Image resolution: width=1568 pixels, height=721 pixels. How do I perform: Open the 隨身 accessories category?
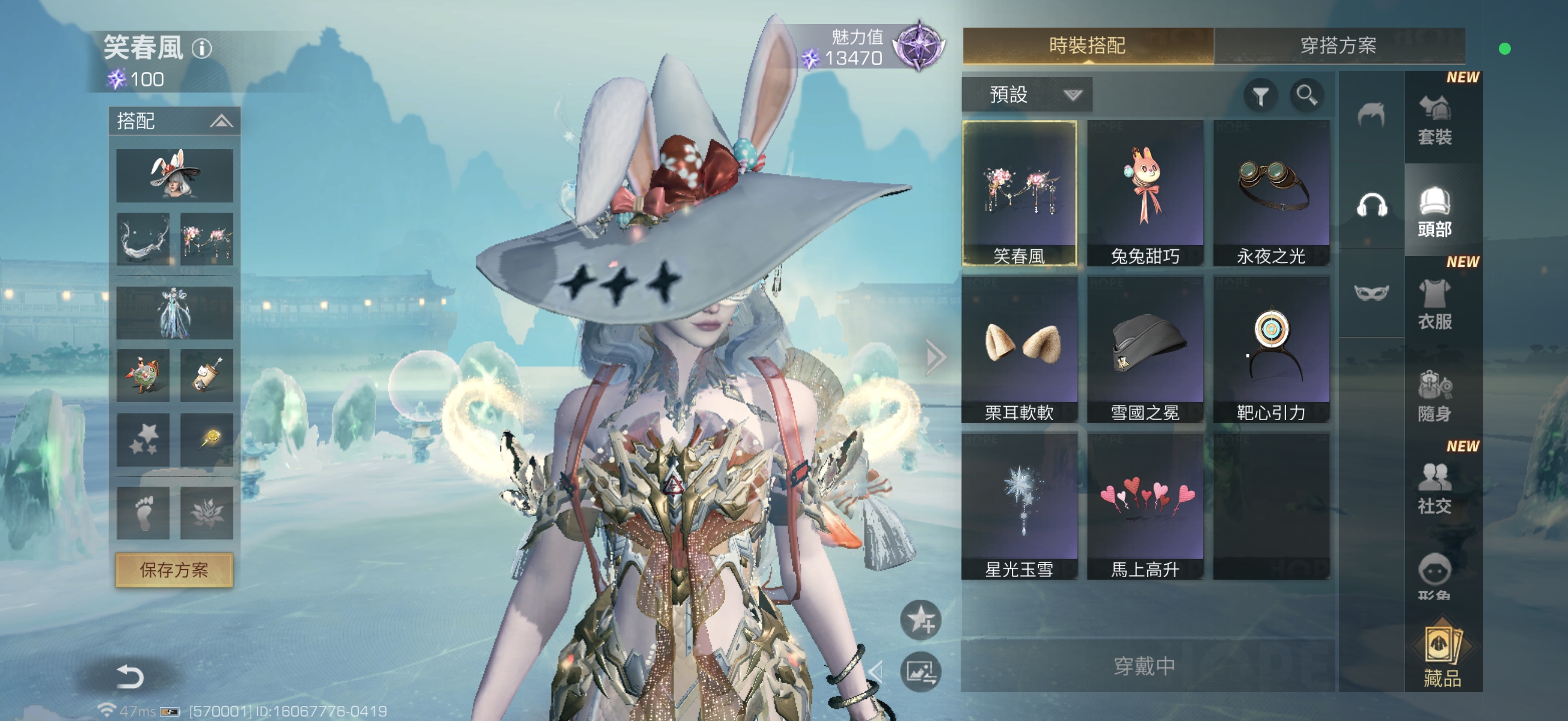pos(1435,397)
